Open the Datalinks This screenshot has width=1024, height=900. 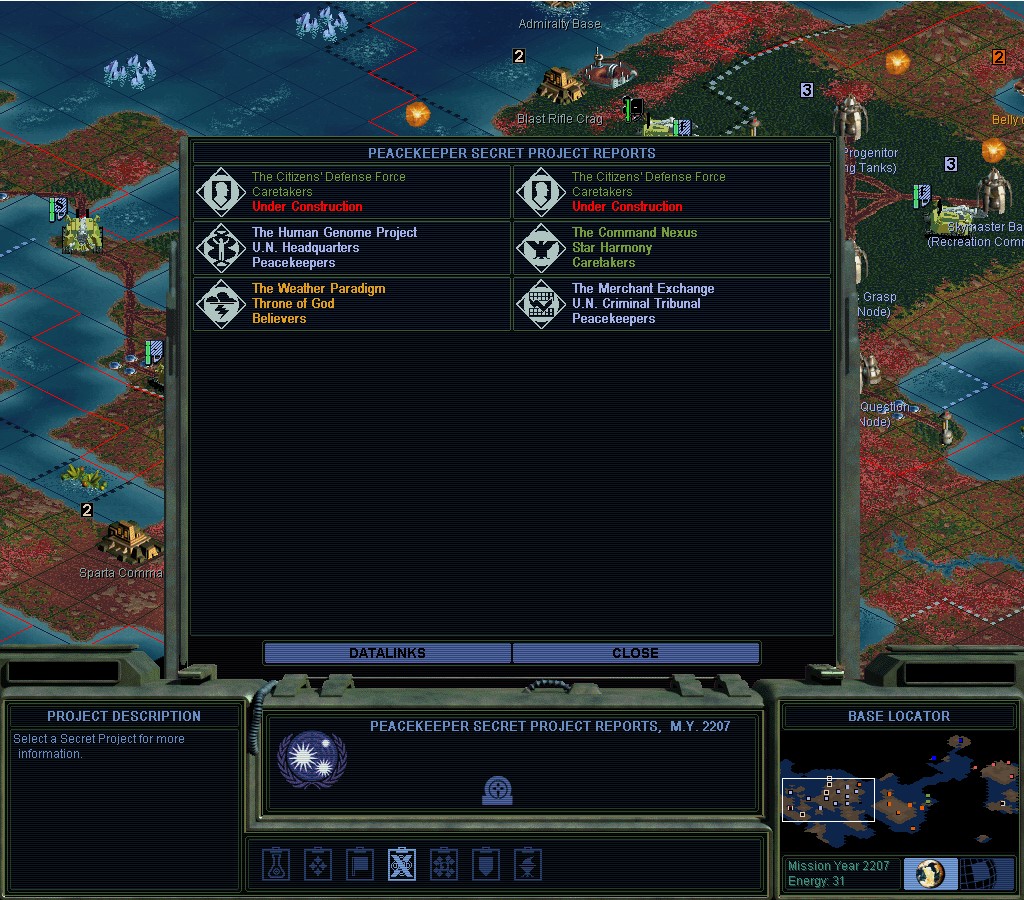click(388, 653)
